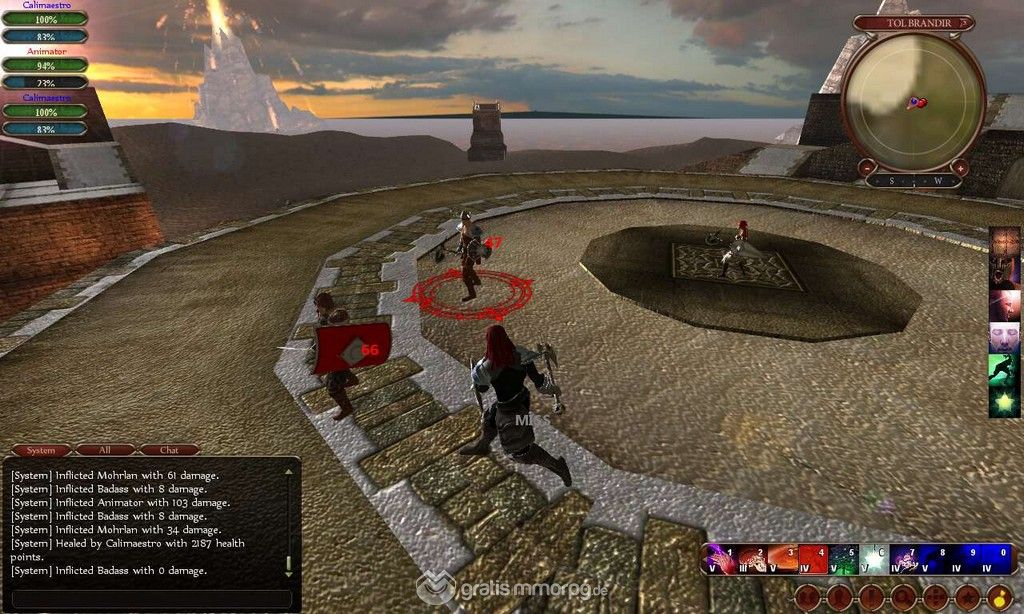Use the white star skill in slot 6
The image size is (1024, 614).
pos(875,560)
